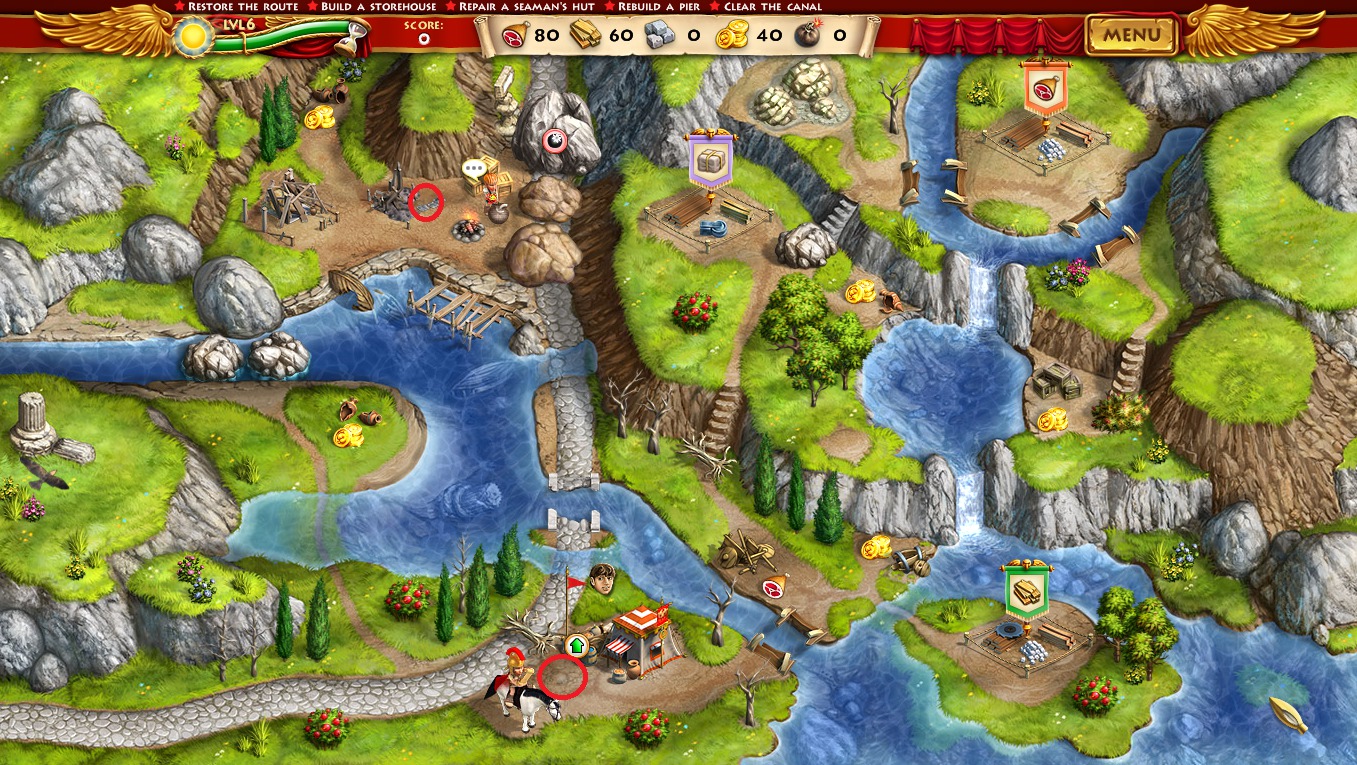This screenshot has width=1357, height=765.
Task: Select the green gold bars building banner
Action: pos(1027,591)
